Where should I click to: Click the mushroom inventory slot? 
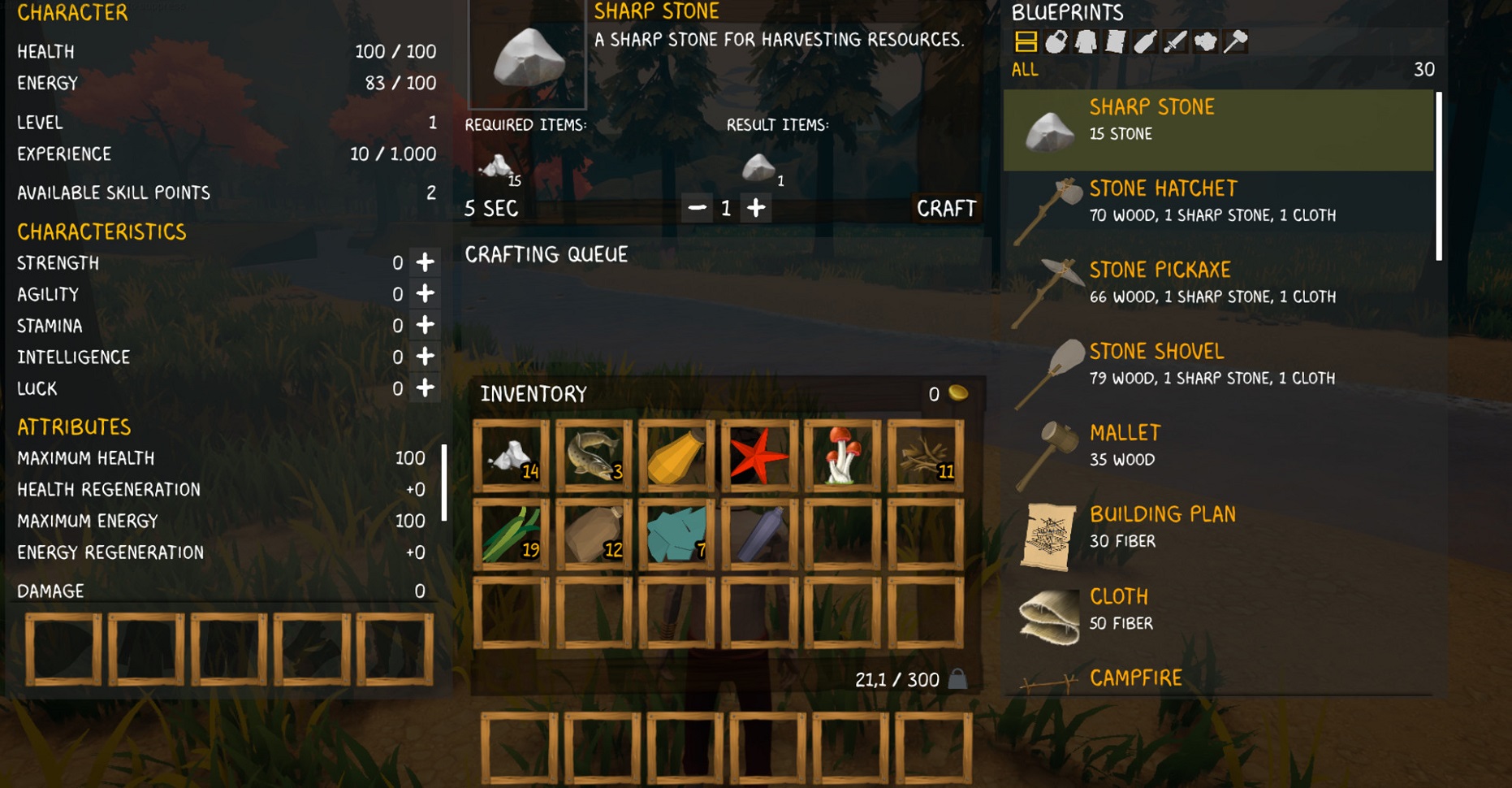[x=841, y=457]
